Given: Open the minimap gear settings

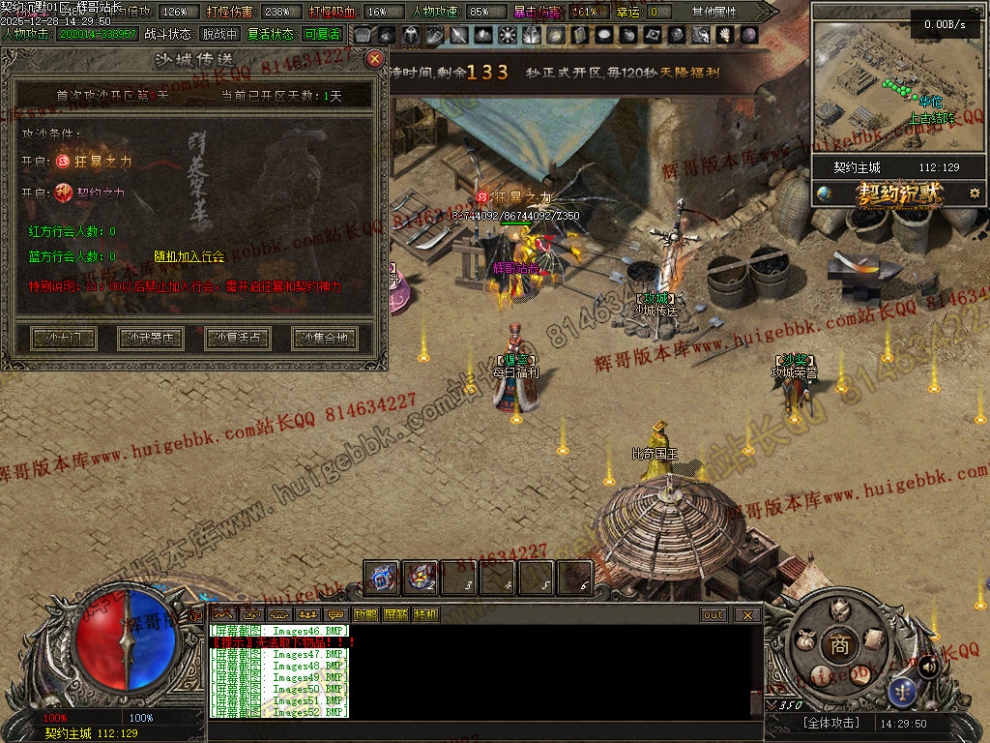Looking at the screenshot, I should click(975, 193).
